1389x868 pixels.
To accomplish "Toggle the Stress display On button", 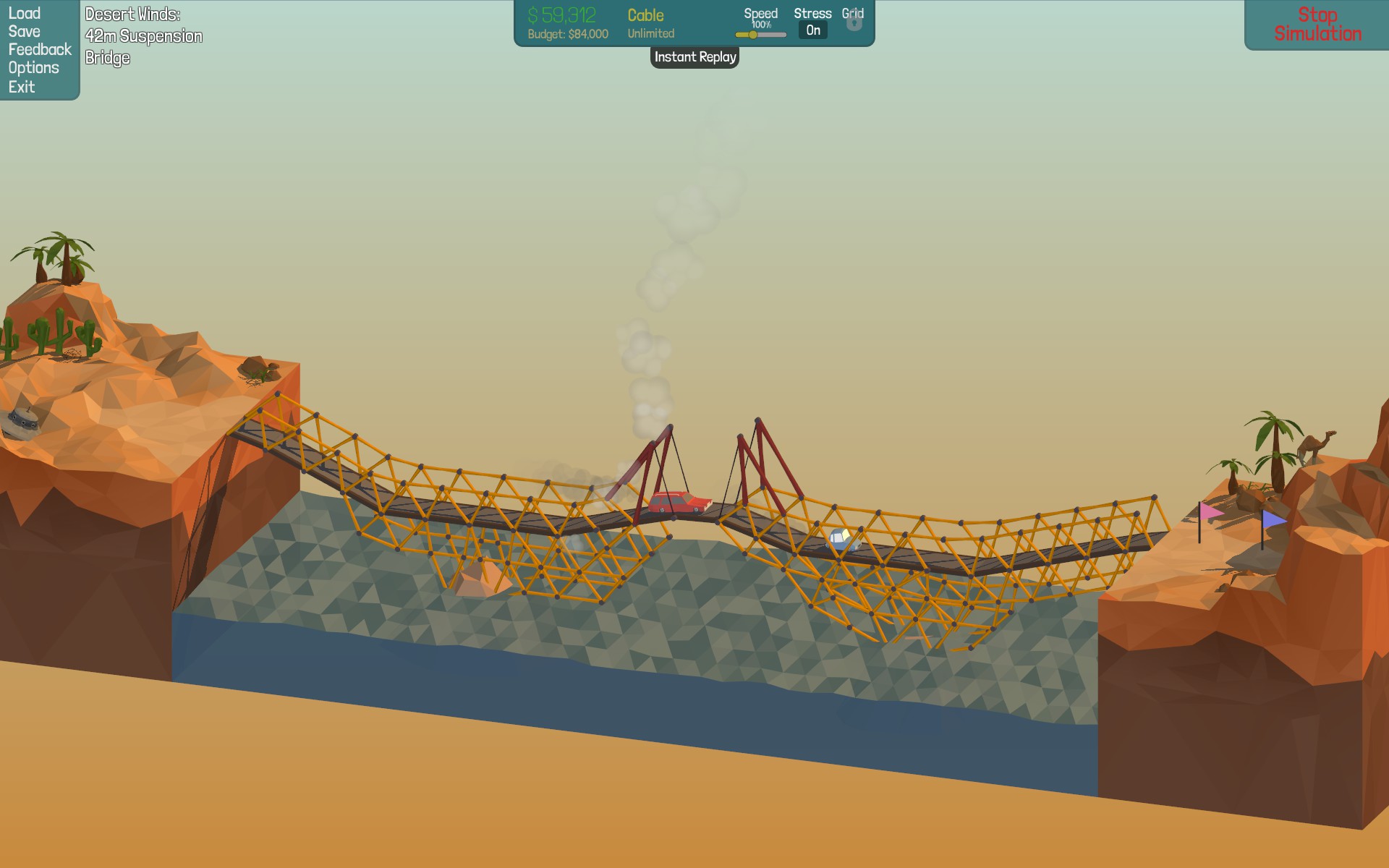I will 813,30.
